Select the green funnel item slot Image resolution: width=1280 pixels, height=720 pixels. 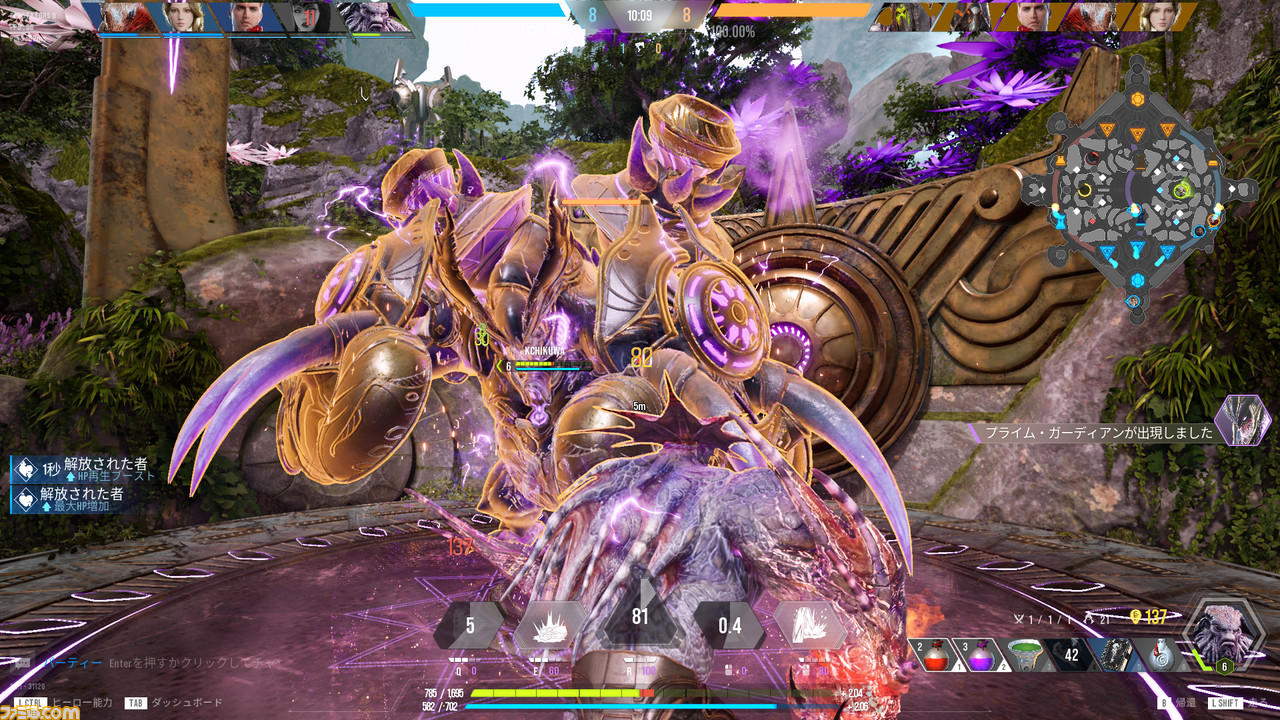click(x=1023, y=655)
